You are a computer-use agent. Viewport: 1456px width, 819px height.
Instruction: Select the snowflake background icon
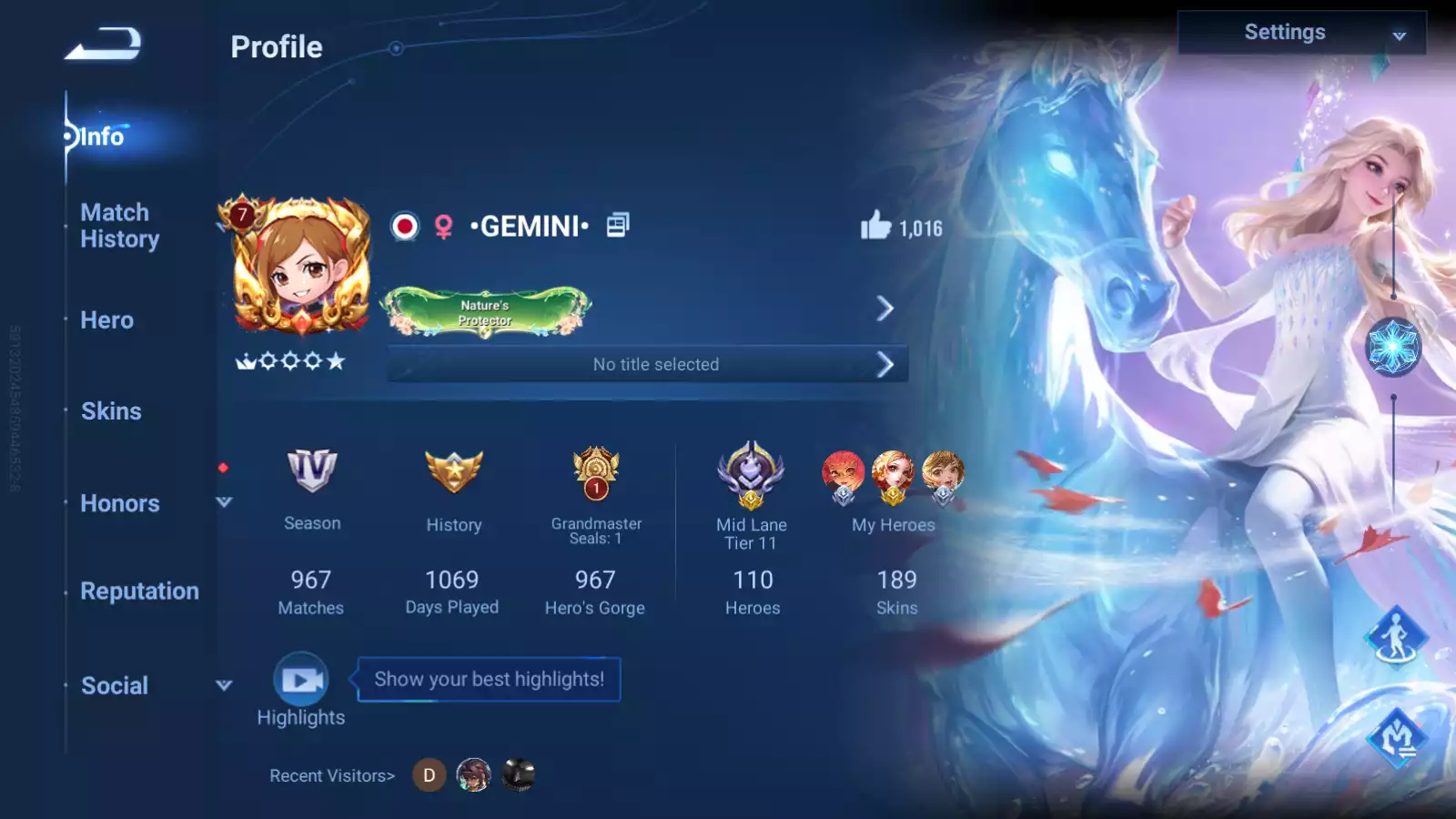[1393, 348]
